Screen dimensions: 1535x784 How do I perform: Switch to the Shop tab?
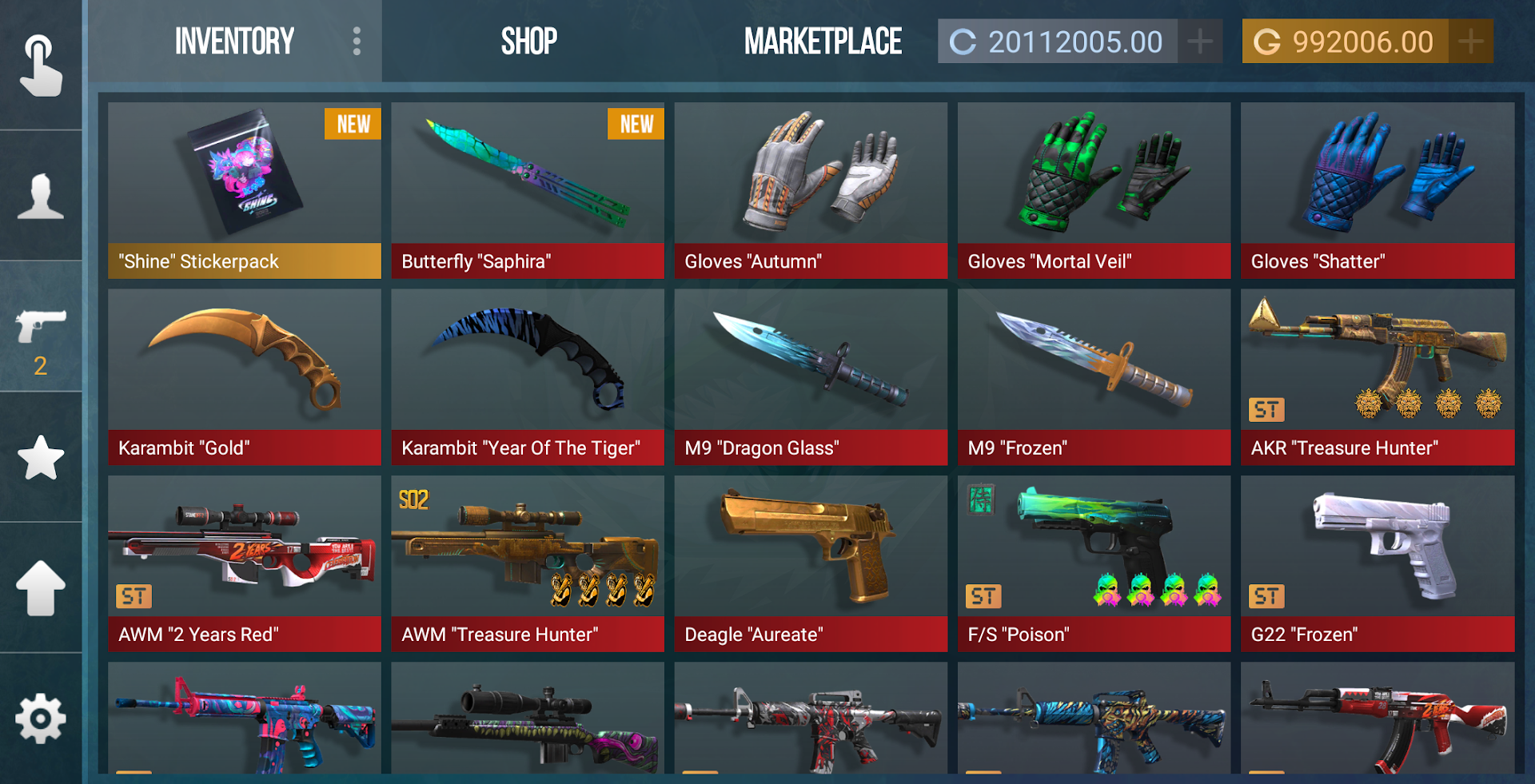[528, 41]
